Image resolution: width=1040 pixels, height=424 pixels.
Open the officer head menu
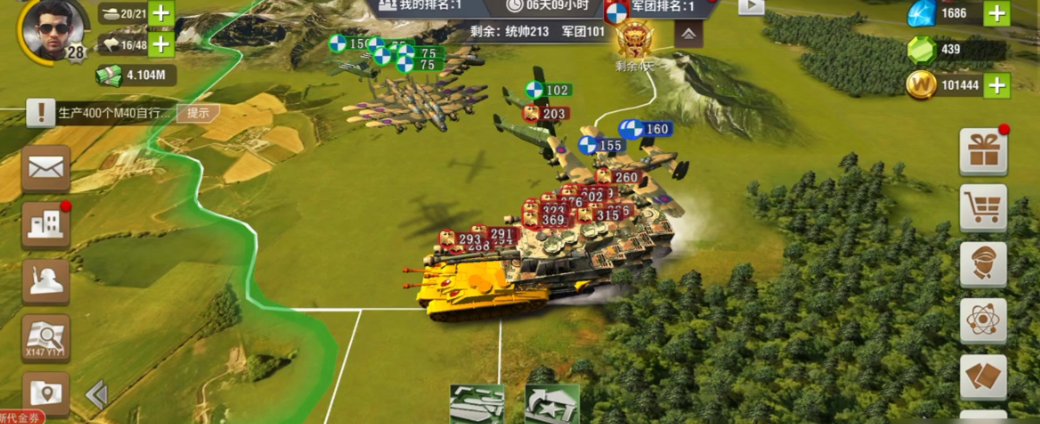[x=983, y=264]
